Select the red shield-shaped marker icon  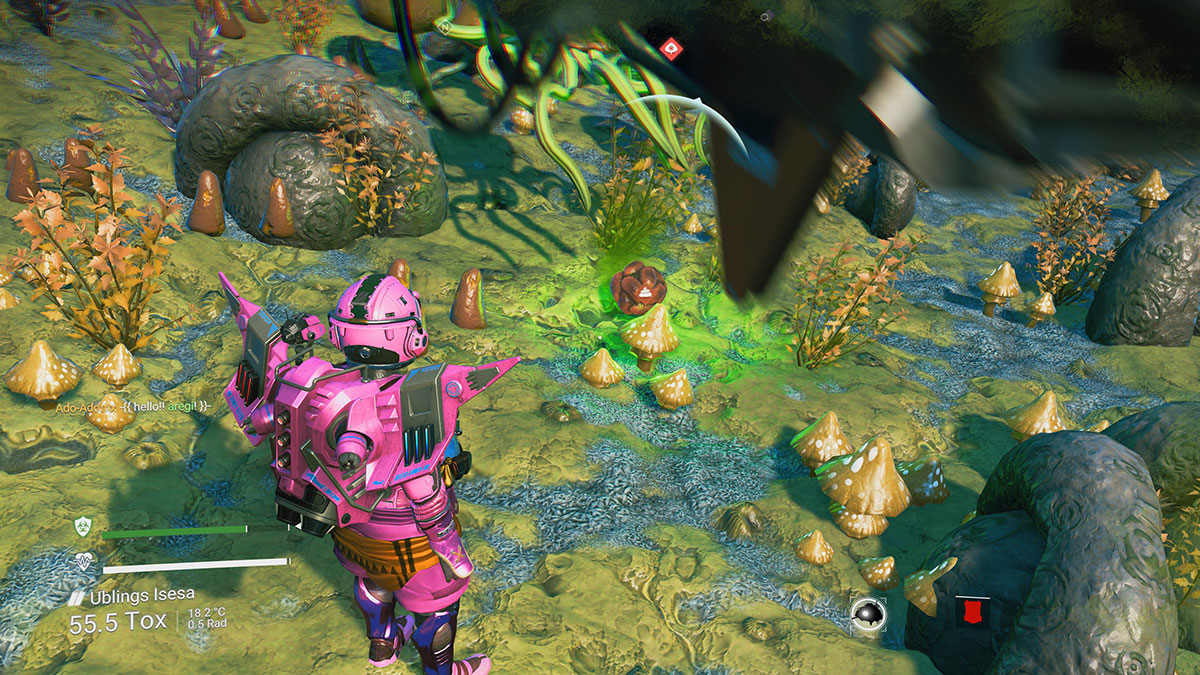click(x=965, y=609)
